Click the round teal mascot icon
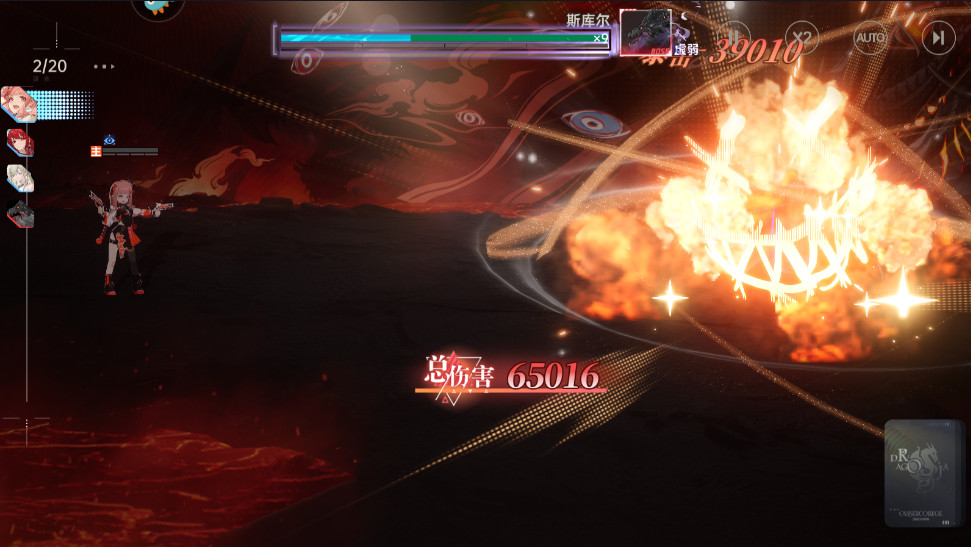The height and width of the screenshot is (547, 971). (x=158, y=6)
